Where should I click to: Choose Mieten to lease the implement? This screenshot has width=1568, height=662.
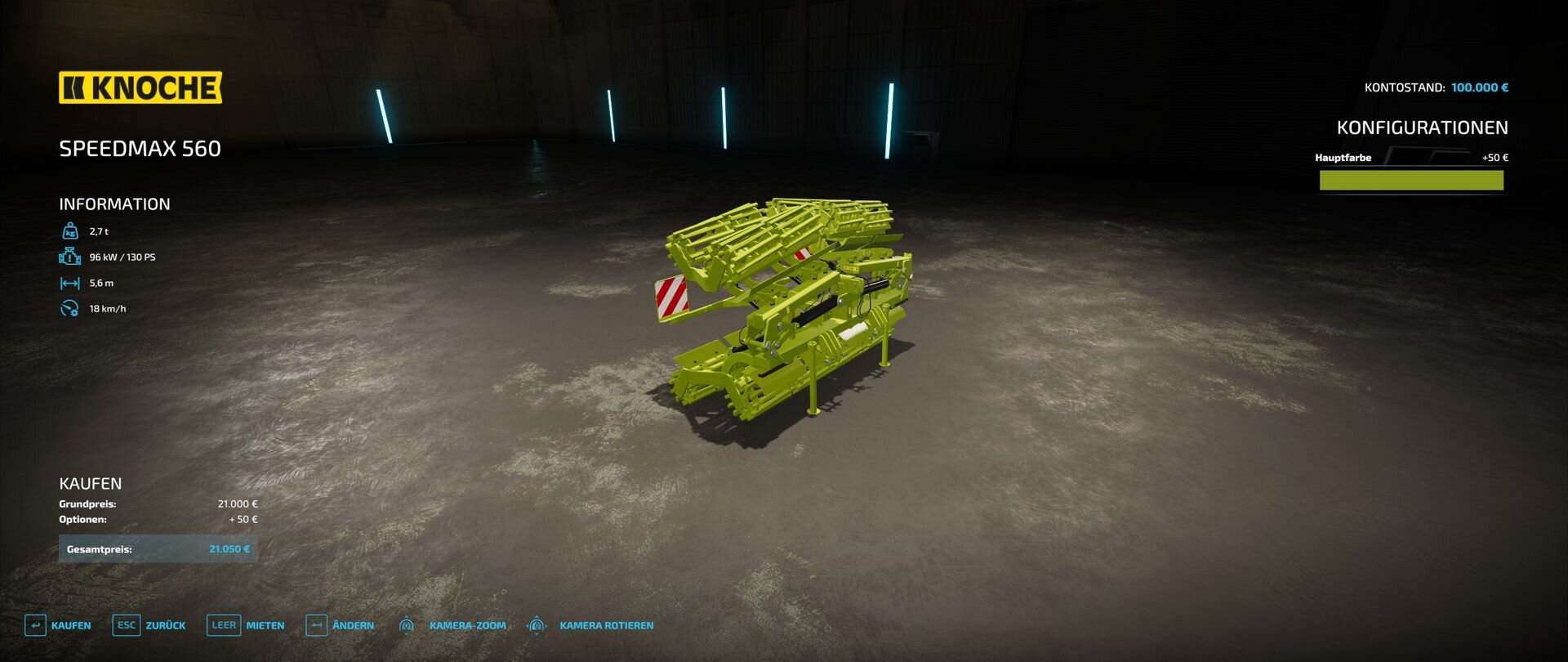click(x=246, y=625)
